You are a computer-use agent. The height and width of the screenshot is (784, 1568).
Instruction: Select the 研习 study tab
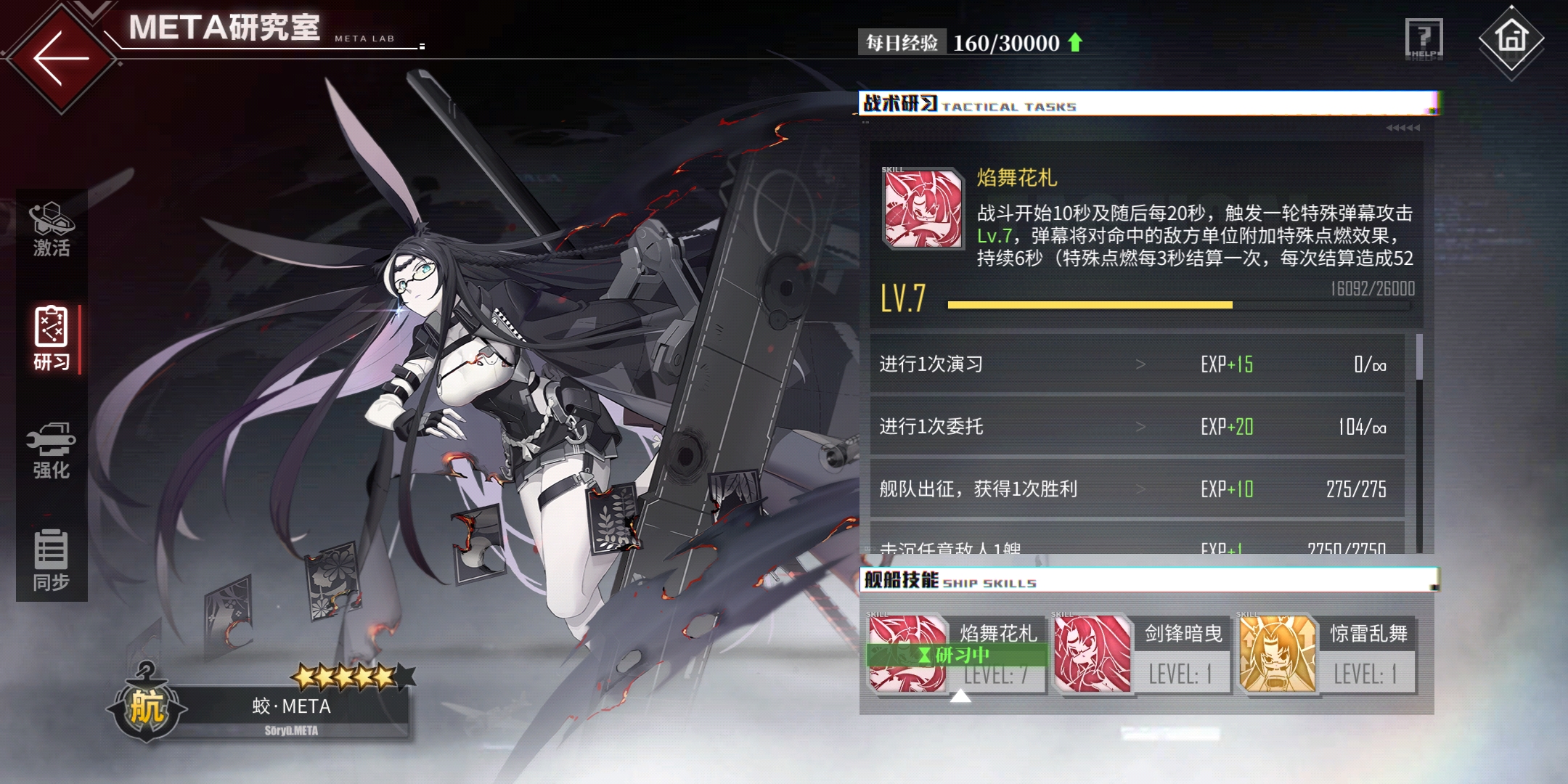click(52, 339)
